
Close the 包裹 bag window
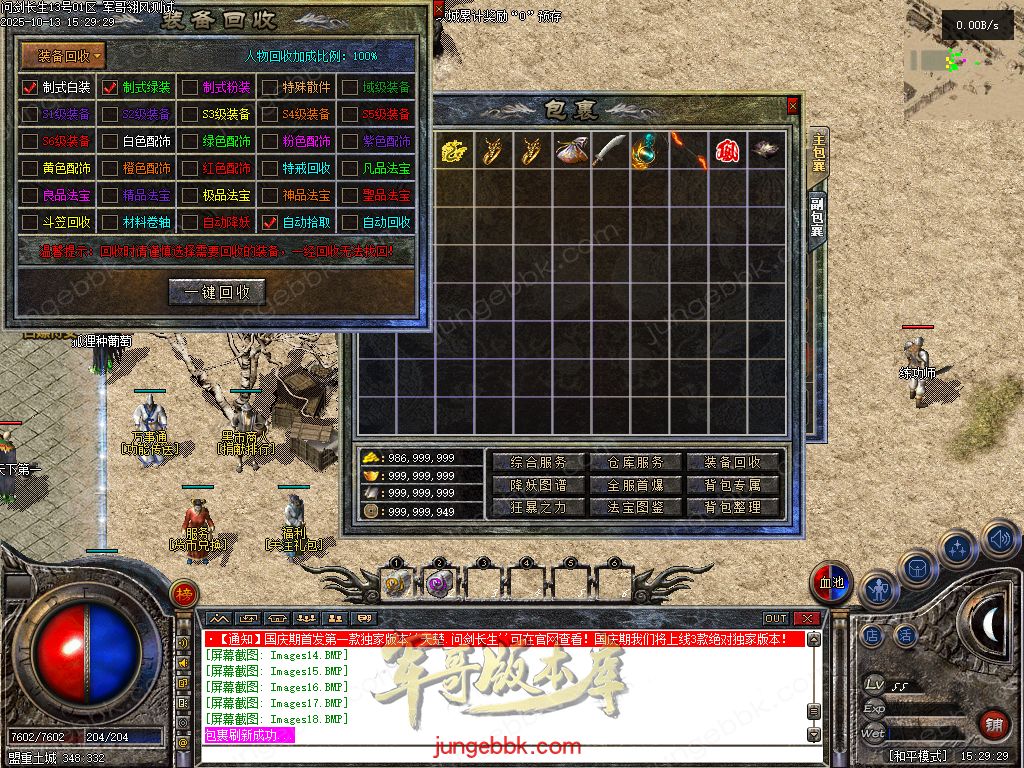coord(793,105)
